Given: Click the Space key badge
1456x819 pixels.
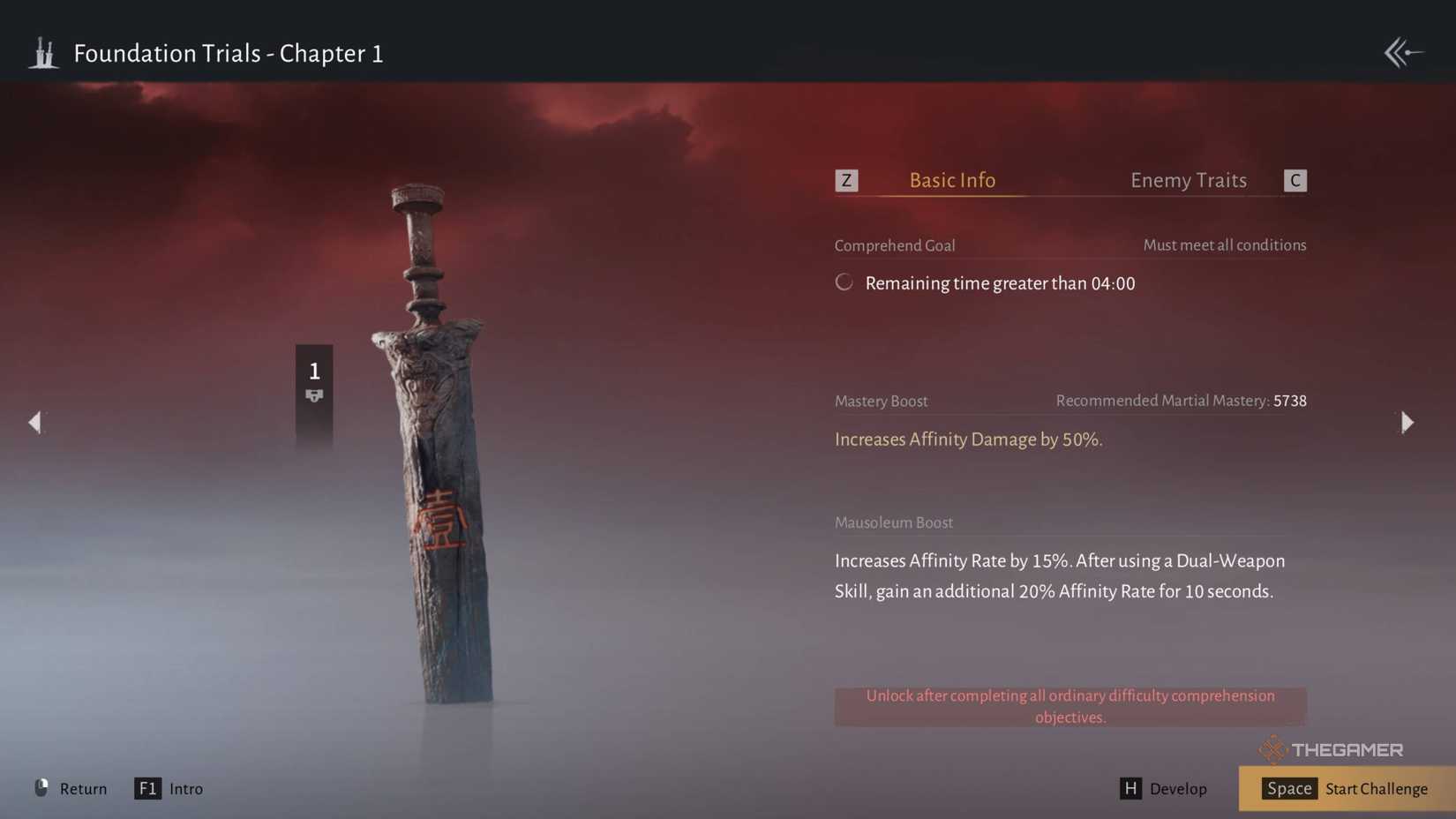Looking at the screenshot, I should 1289,788.
